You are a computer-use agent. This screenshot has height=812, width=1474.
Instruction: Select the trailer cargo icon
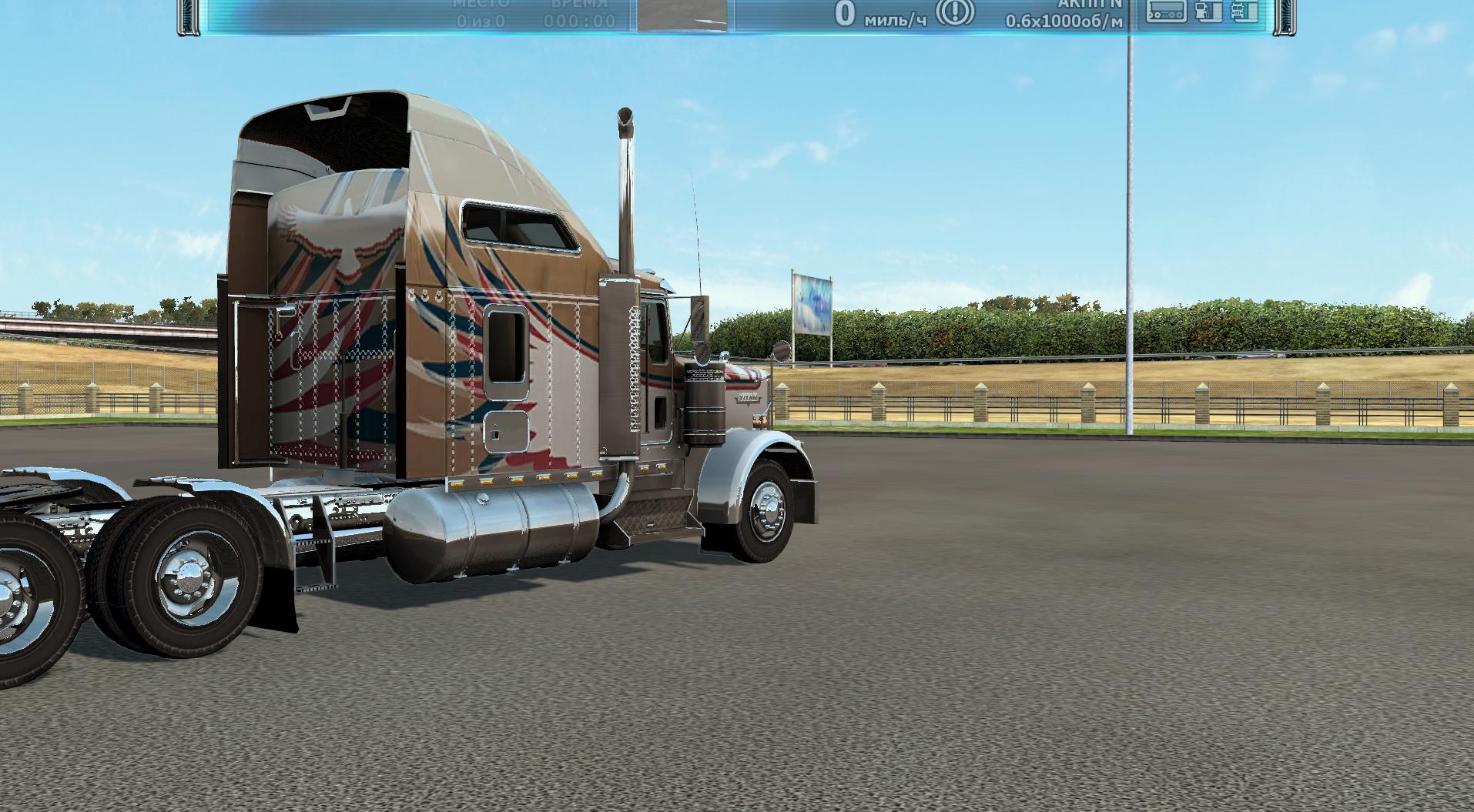pyautogui.click(x=1165, y=11)
